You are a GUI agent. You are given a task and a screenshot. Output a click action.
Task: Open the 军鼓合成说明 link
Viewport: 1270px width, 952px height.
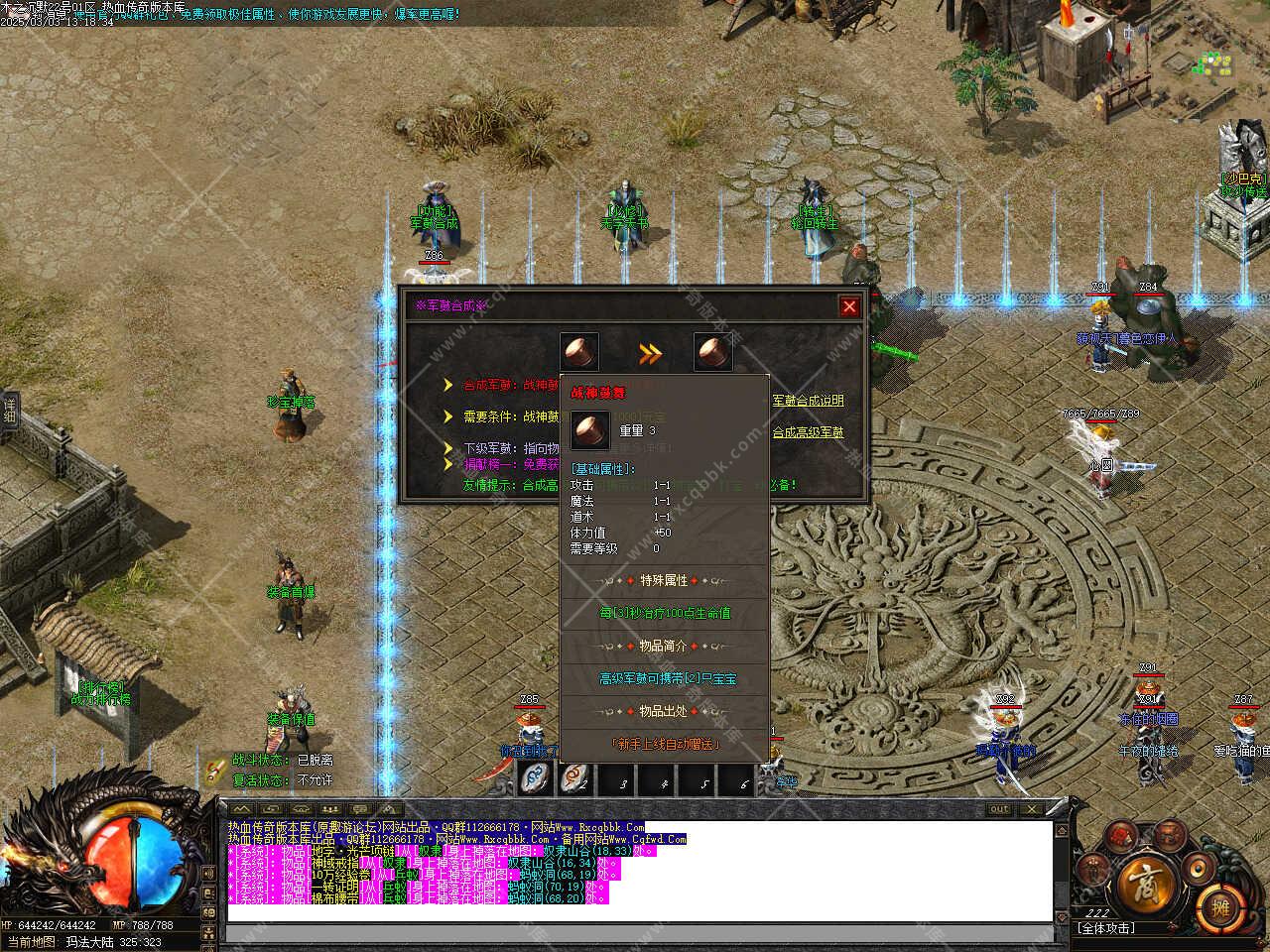click(808, 401)
